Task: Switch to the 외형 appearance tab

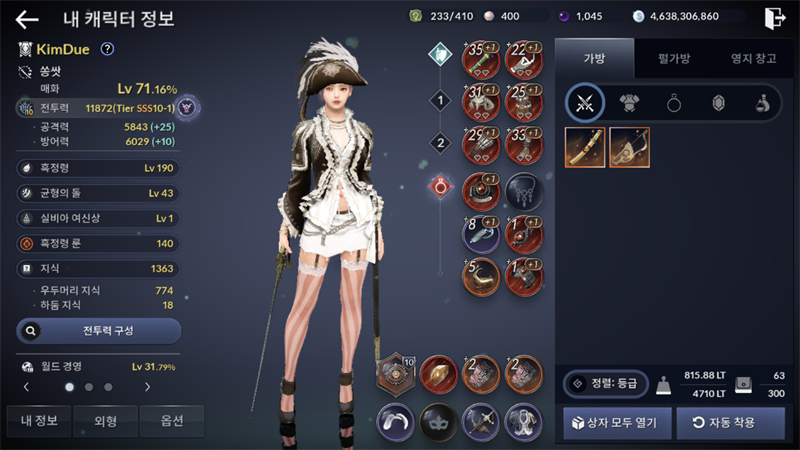Action: pos(105,421)
